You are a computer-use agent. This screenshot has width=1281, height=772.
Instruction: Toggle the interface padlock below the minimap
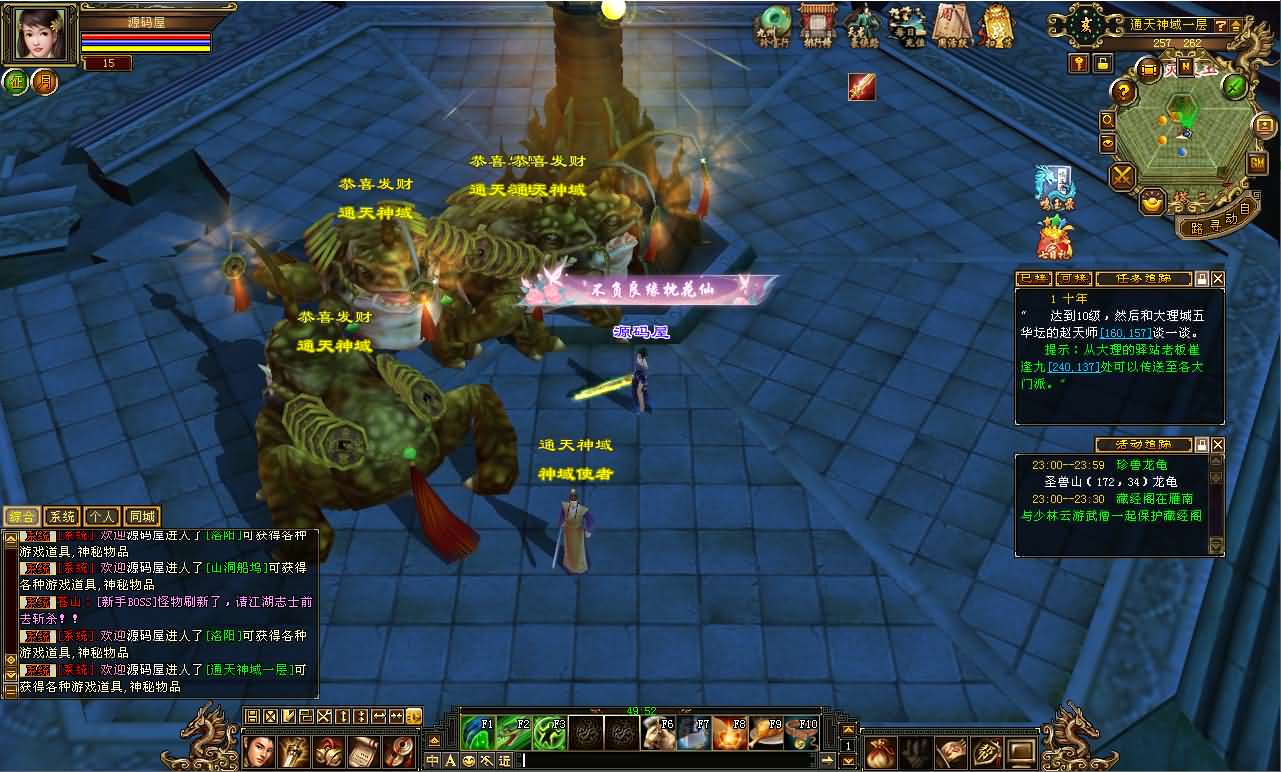[1101, 62]
